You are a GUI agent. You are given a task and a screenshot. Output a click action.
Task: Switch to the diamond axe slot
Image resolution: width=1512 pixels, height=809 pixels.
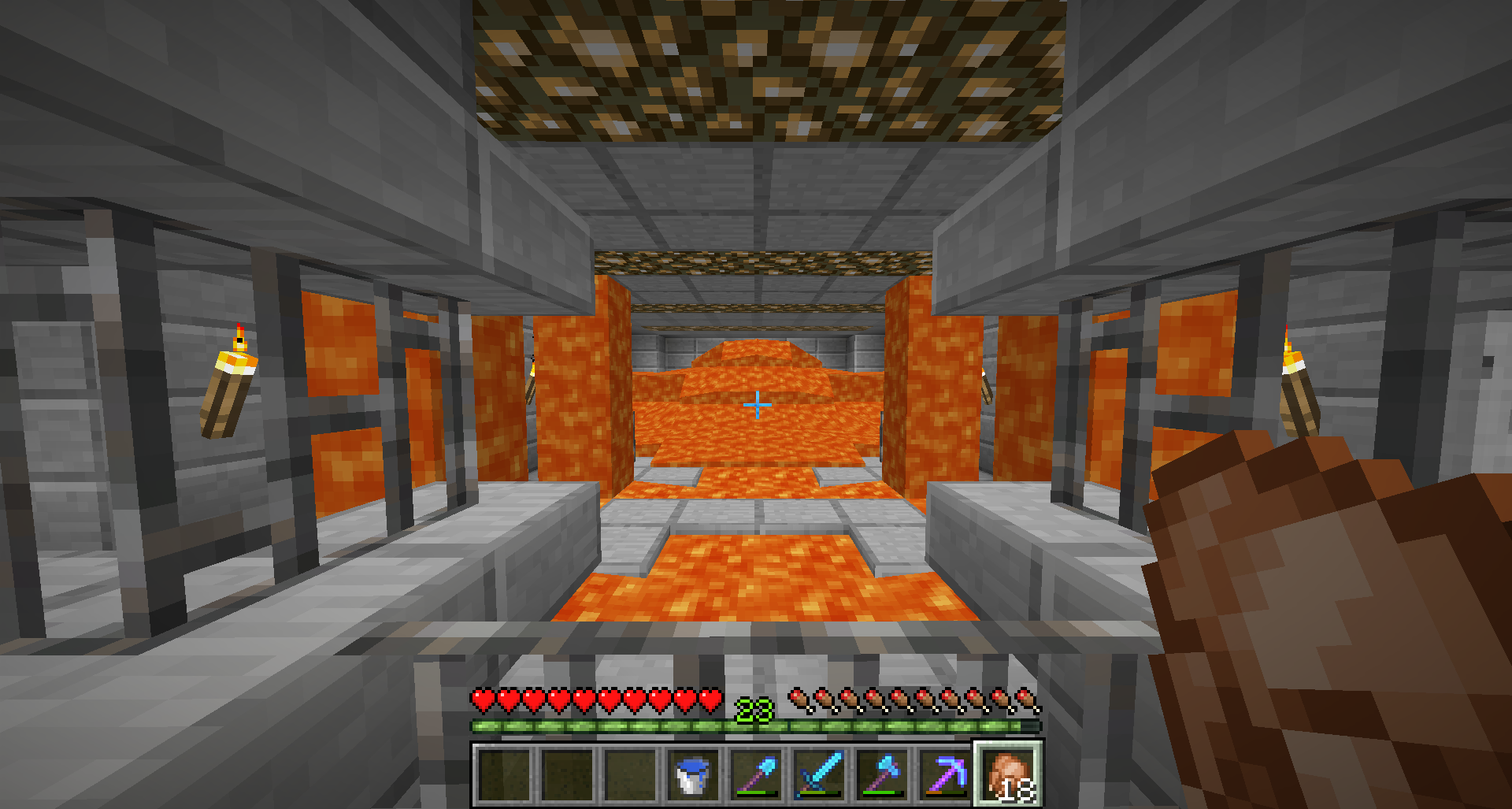883,774
